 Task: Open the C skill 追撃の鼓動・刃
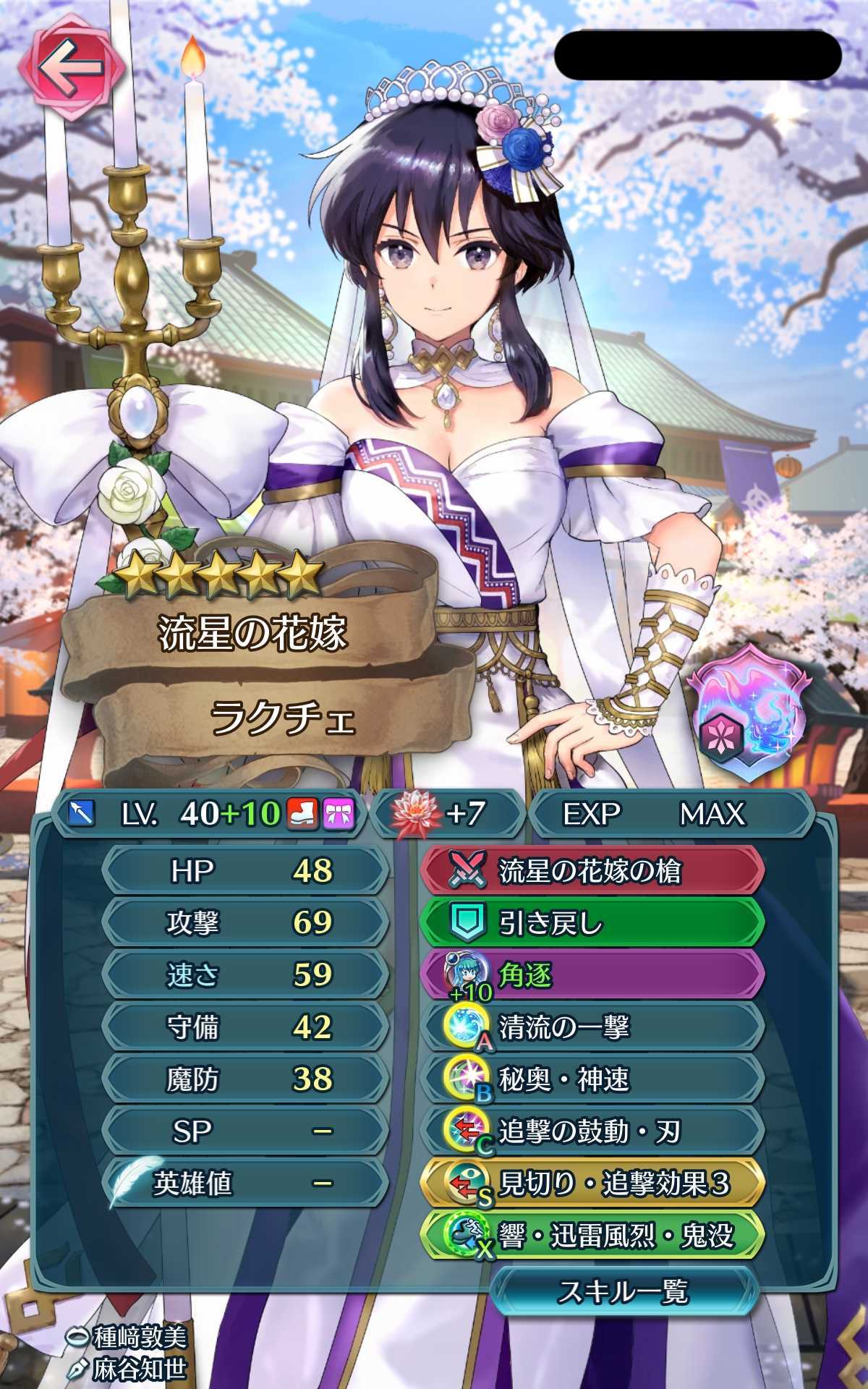592,1132
